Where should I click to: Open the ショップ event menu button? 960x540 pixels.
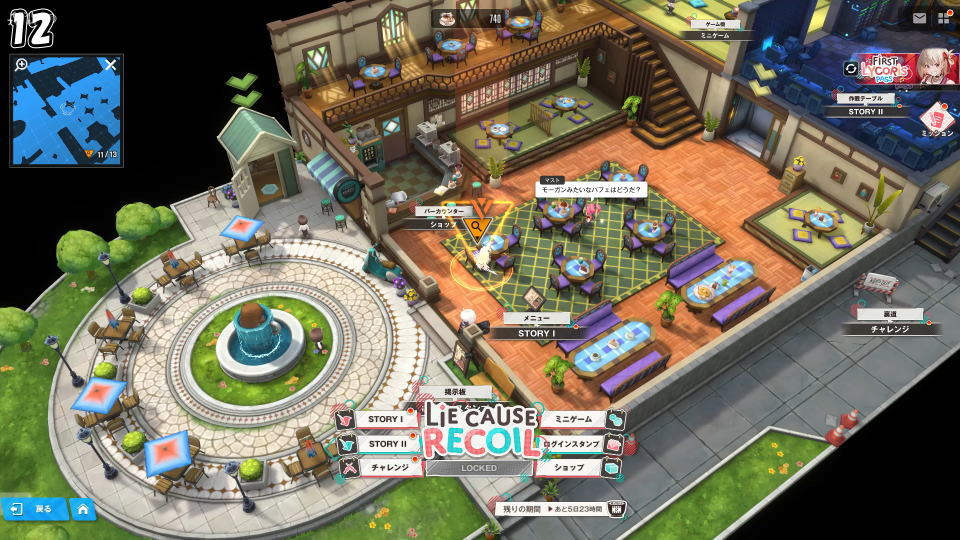click(574, 468)
